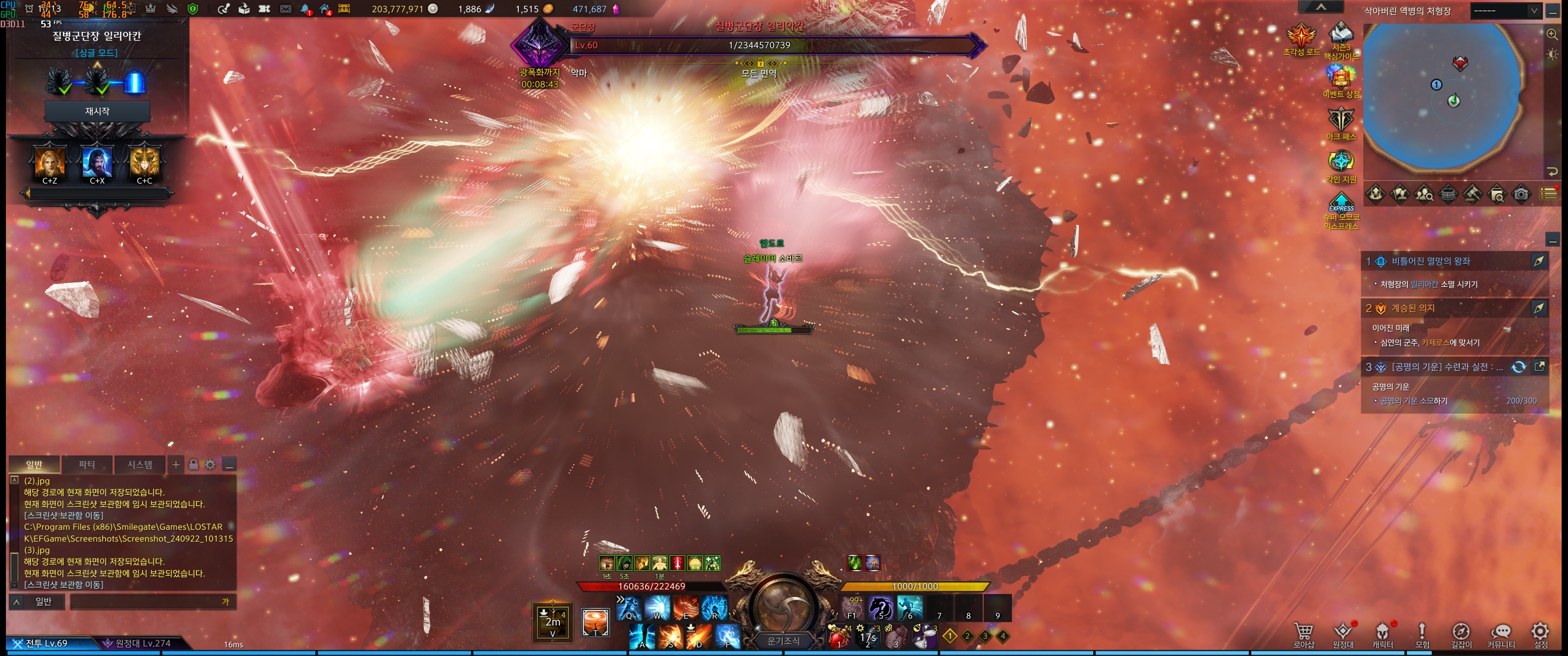Select the 일반 chat tab
This screenshot has height=656, width=1568.
pyautogui.click(x=34, y=465)
